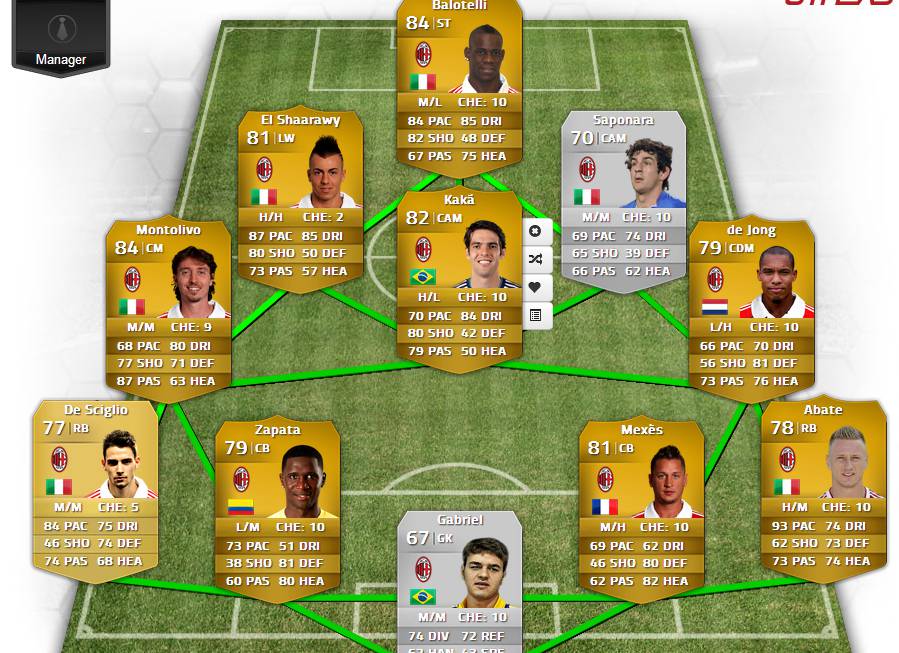Favorite Kaká with the heart icon
The height and width of the screenshot is (653, 899).
pos(536,287)
